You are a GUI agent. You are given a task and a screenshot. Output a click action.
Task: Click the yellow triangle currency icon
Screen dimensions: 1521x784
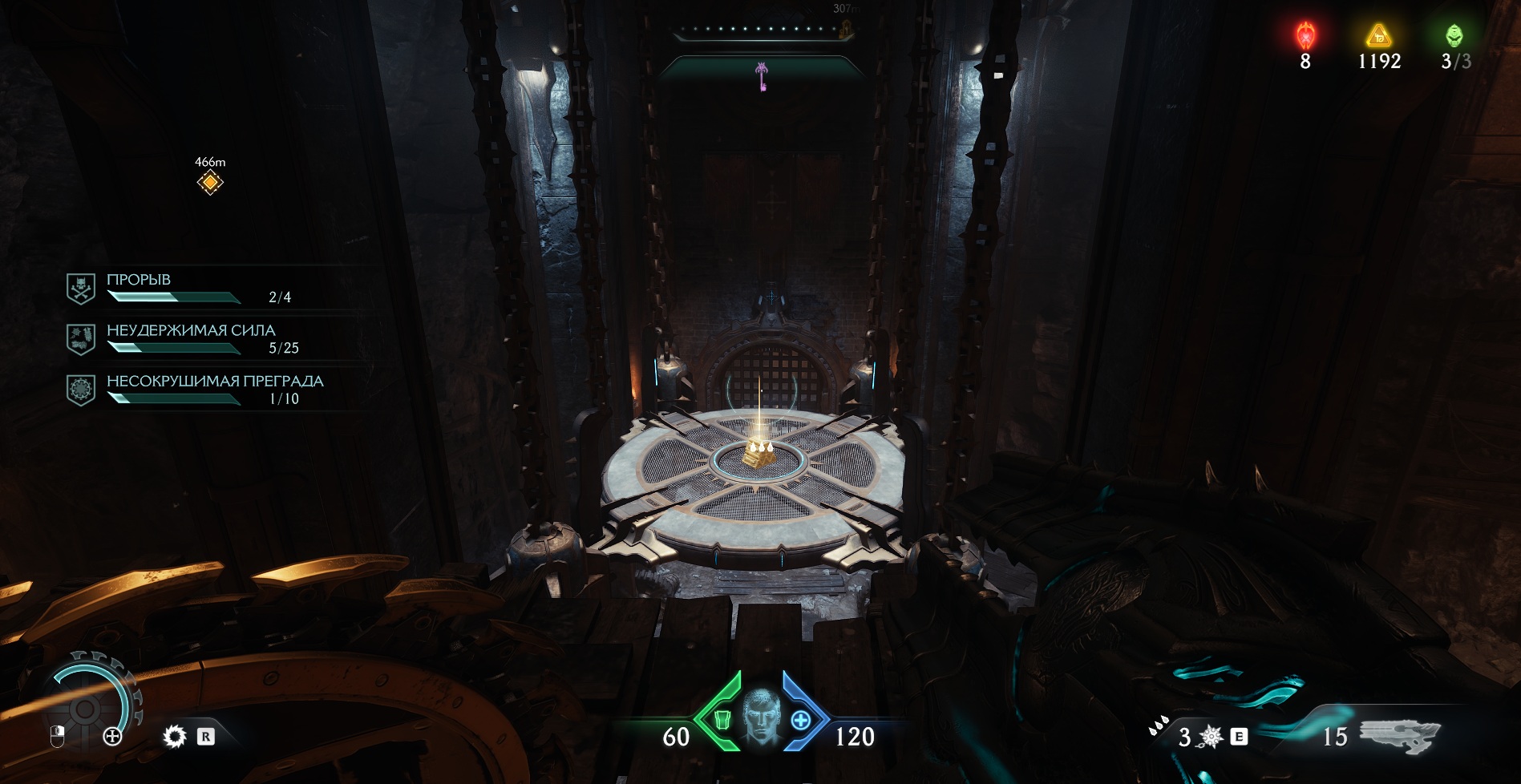tap(1378, 35)
